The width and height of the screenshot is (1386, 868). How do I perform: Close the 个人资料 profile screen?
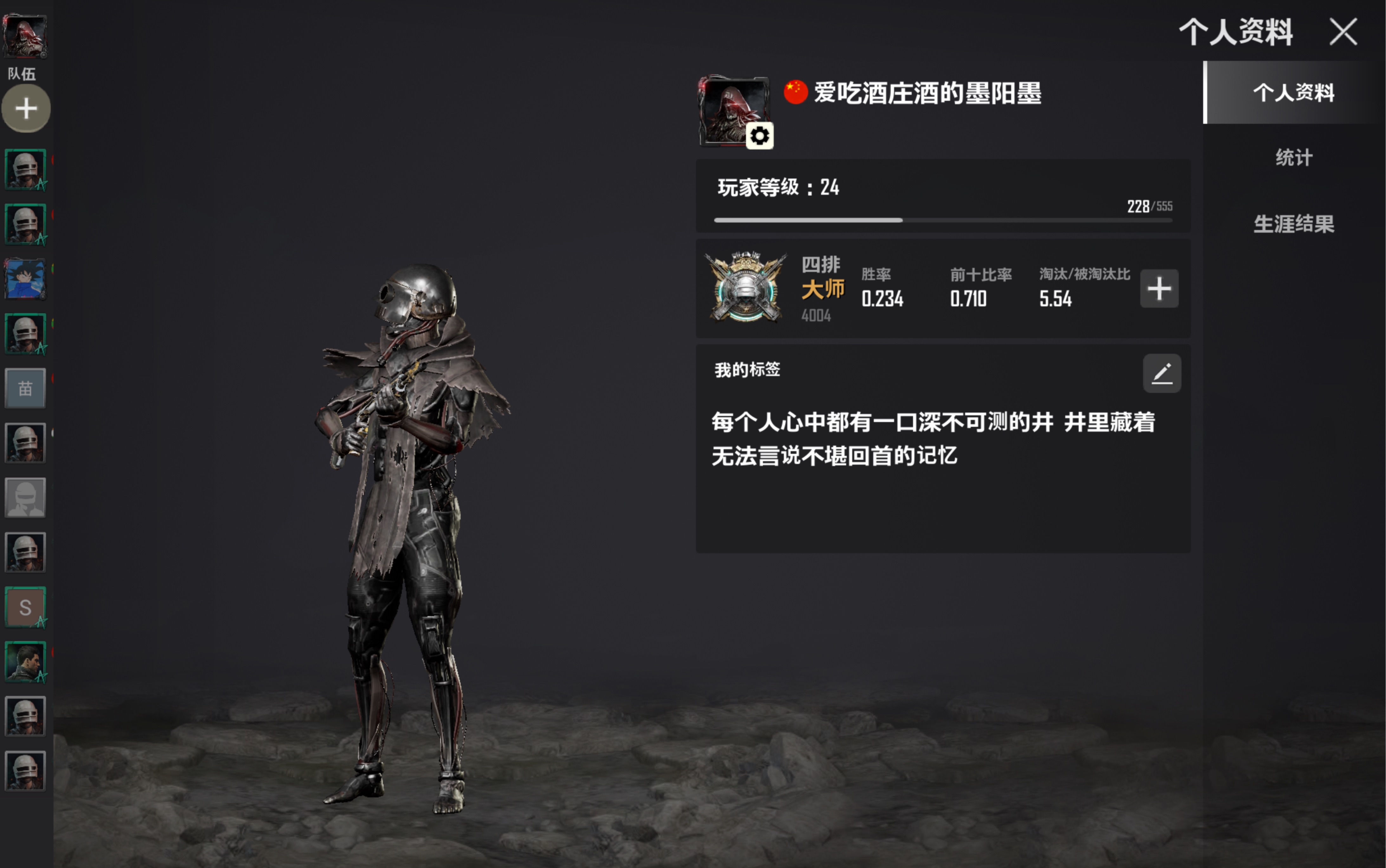[1343, 32]
